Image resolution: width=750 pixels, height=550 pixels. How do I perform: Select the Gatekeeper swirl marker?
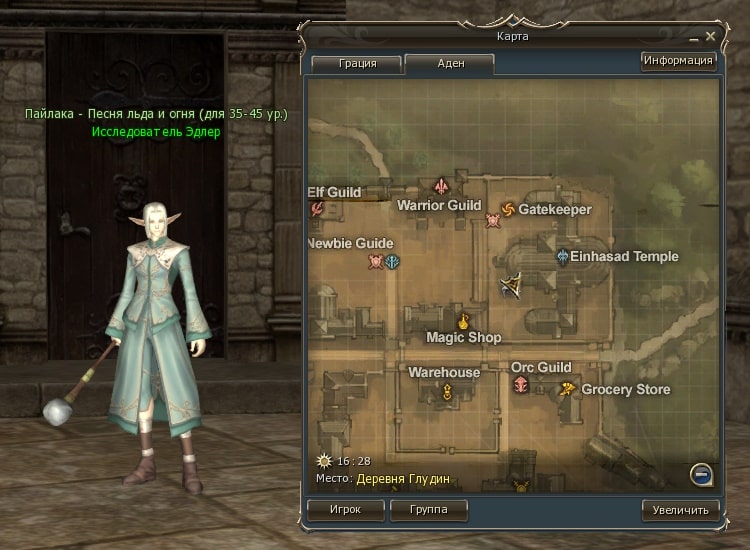(x=507, y=209)
